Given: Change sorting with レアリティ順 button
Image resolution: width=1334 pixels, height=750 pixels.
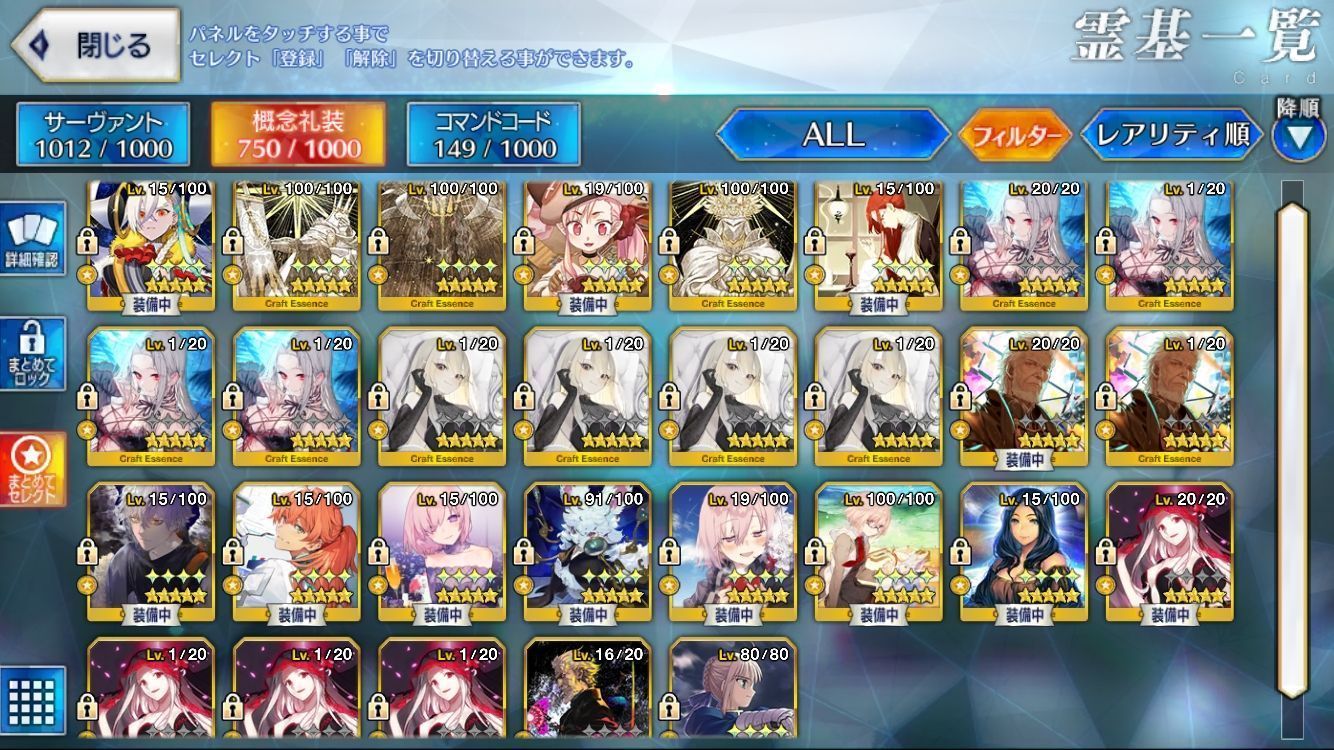Looking at the screenshot, I should 1172,135.
